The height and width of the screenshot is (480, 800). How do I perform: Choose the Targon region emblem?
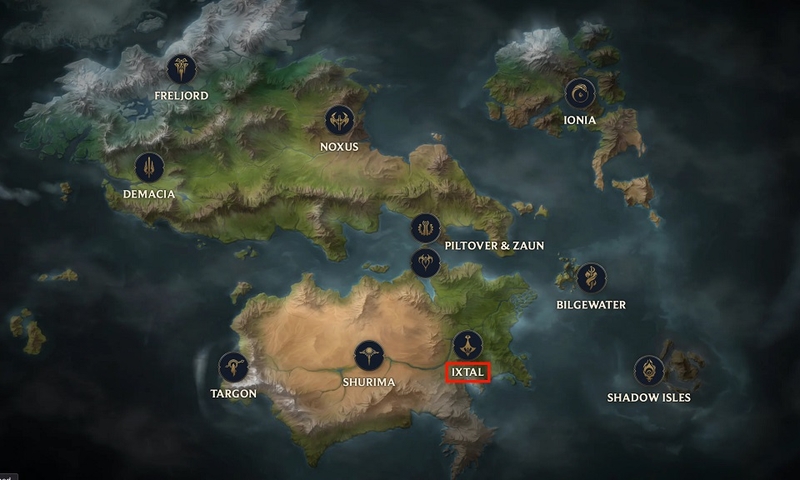234,367
